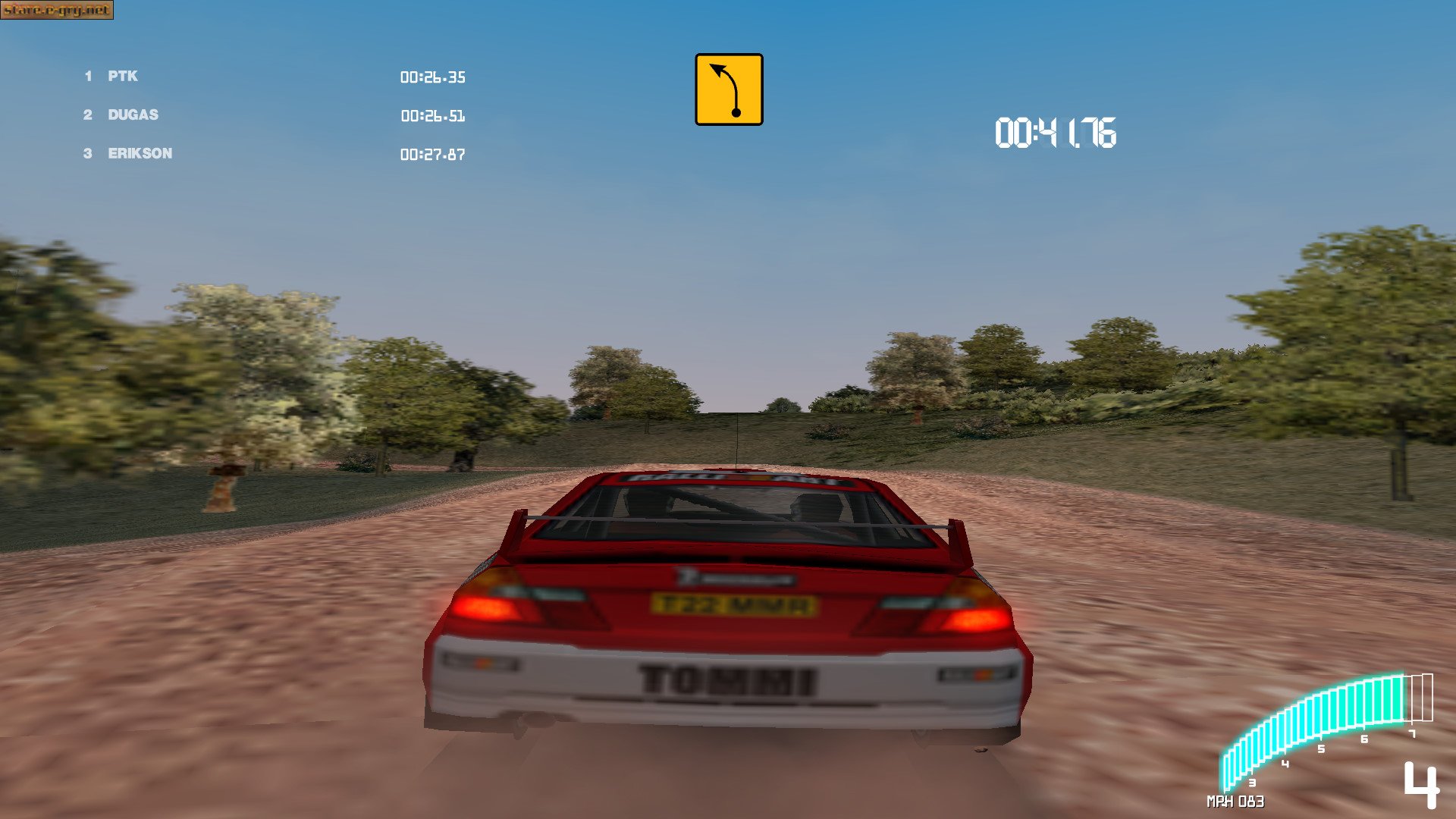Click ERIKSON's time of 00:27.87

(x=433, y=155)
